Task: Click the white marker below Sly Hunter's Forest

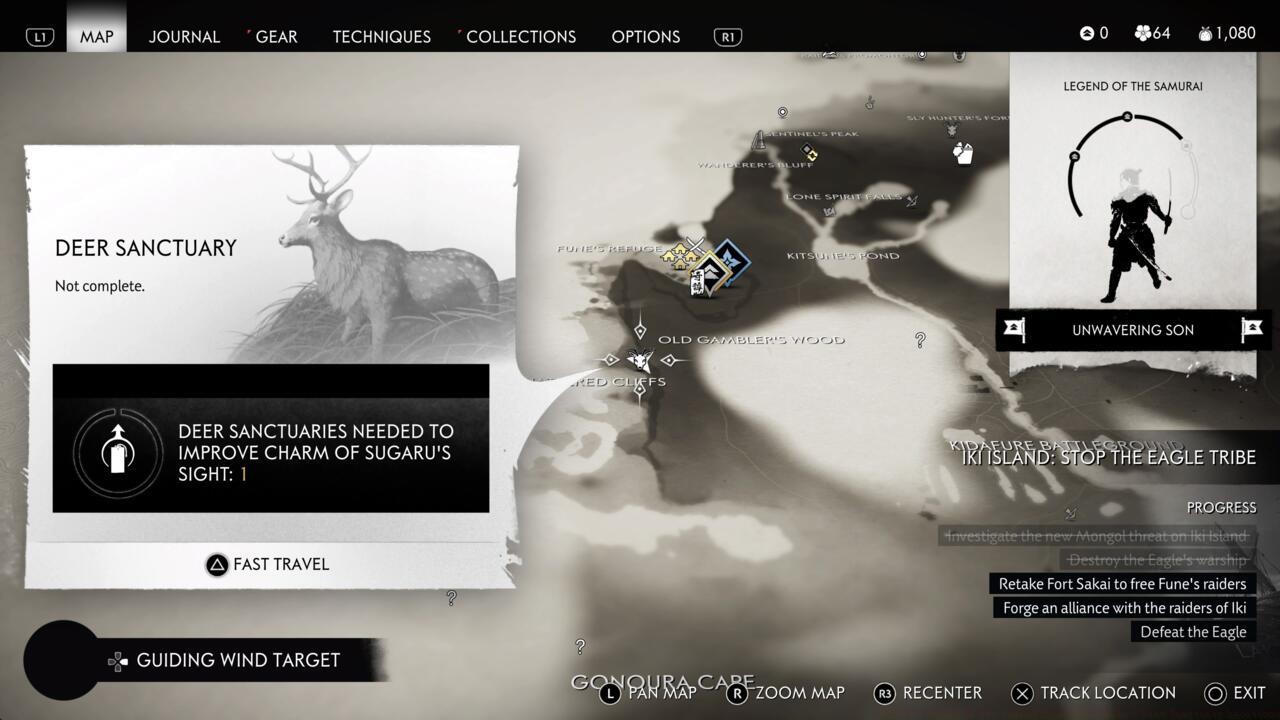Action: point(963,152)
